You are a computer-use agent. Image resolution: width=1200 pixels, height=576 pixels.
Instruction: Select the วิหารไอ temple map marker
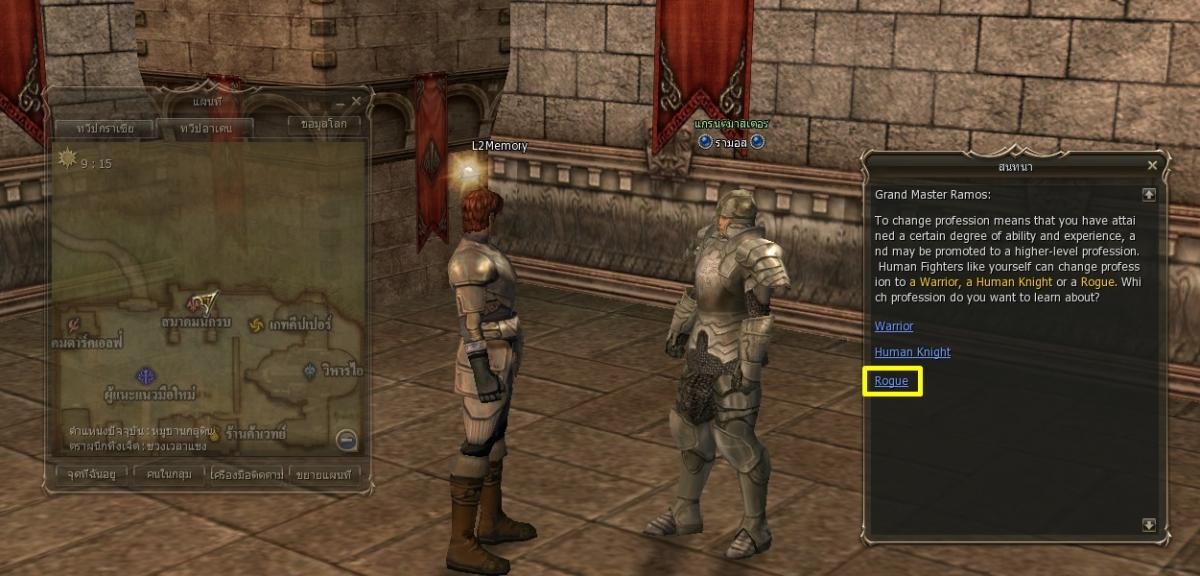click(310, 371)
